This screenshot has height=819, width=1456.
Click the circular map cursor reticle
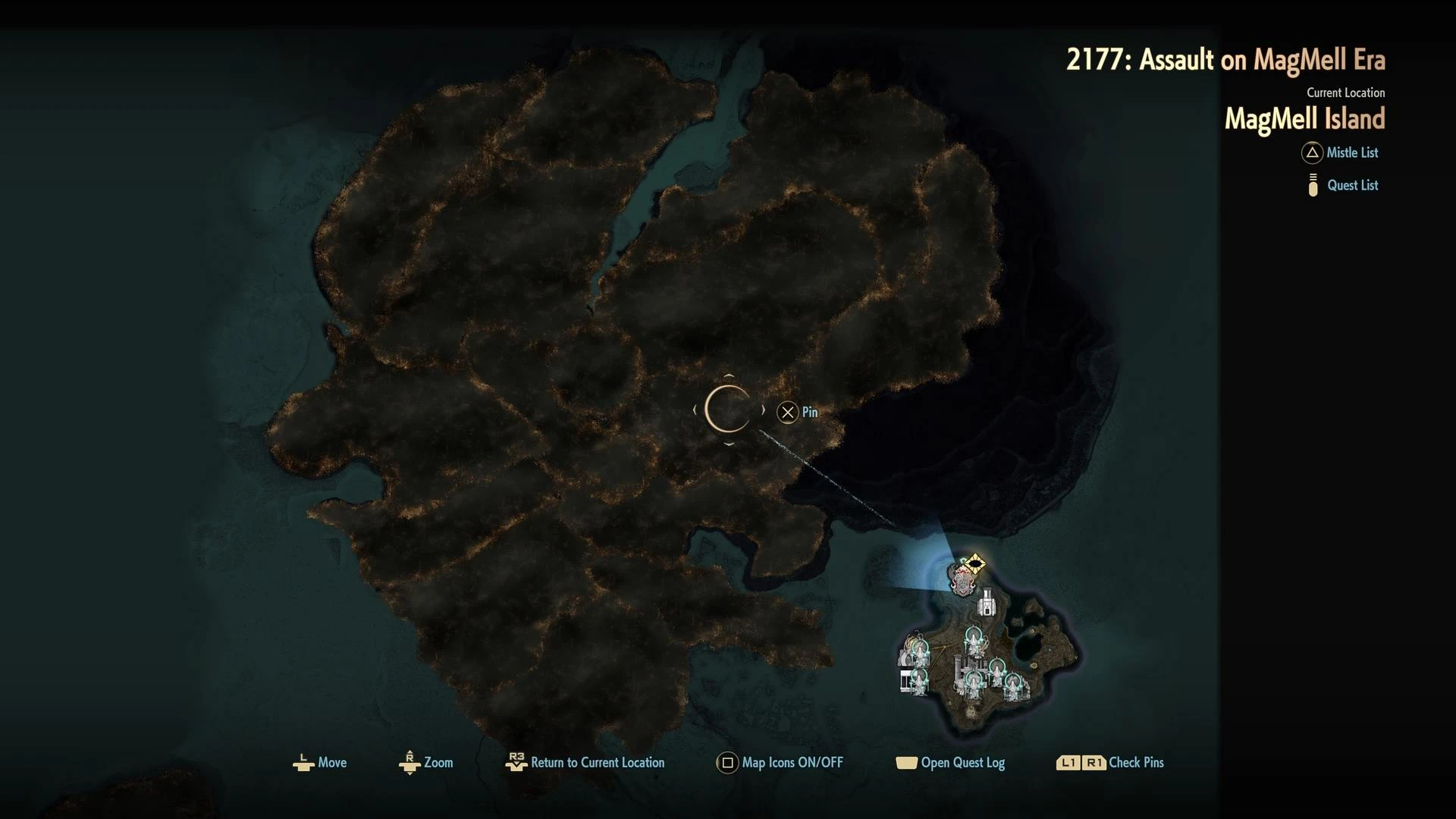tap(727, 410)
